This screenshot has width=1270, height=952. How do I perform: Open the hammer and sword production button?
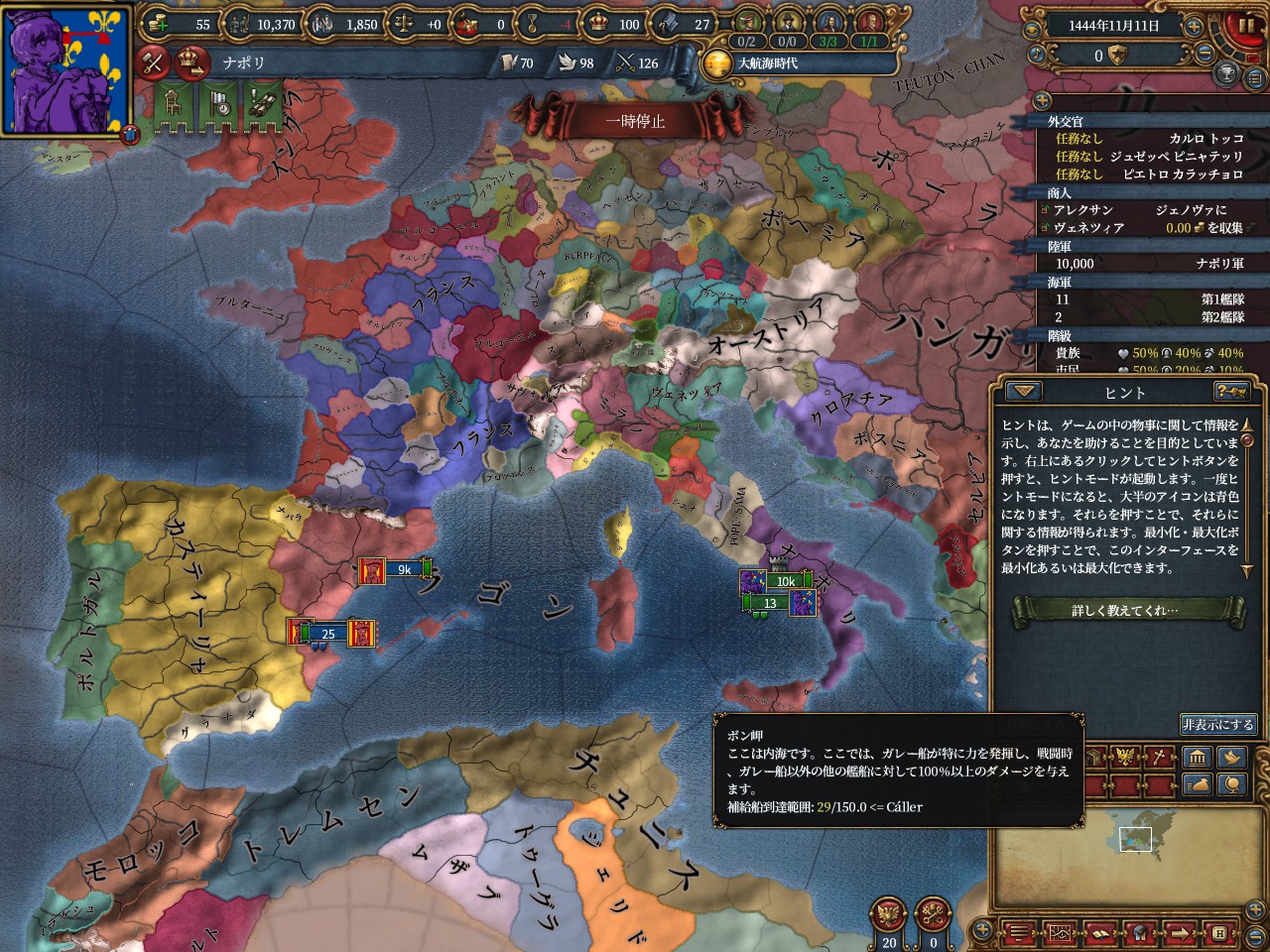154,62
